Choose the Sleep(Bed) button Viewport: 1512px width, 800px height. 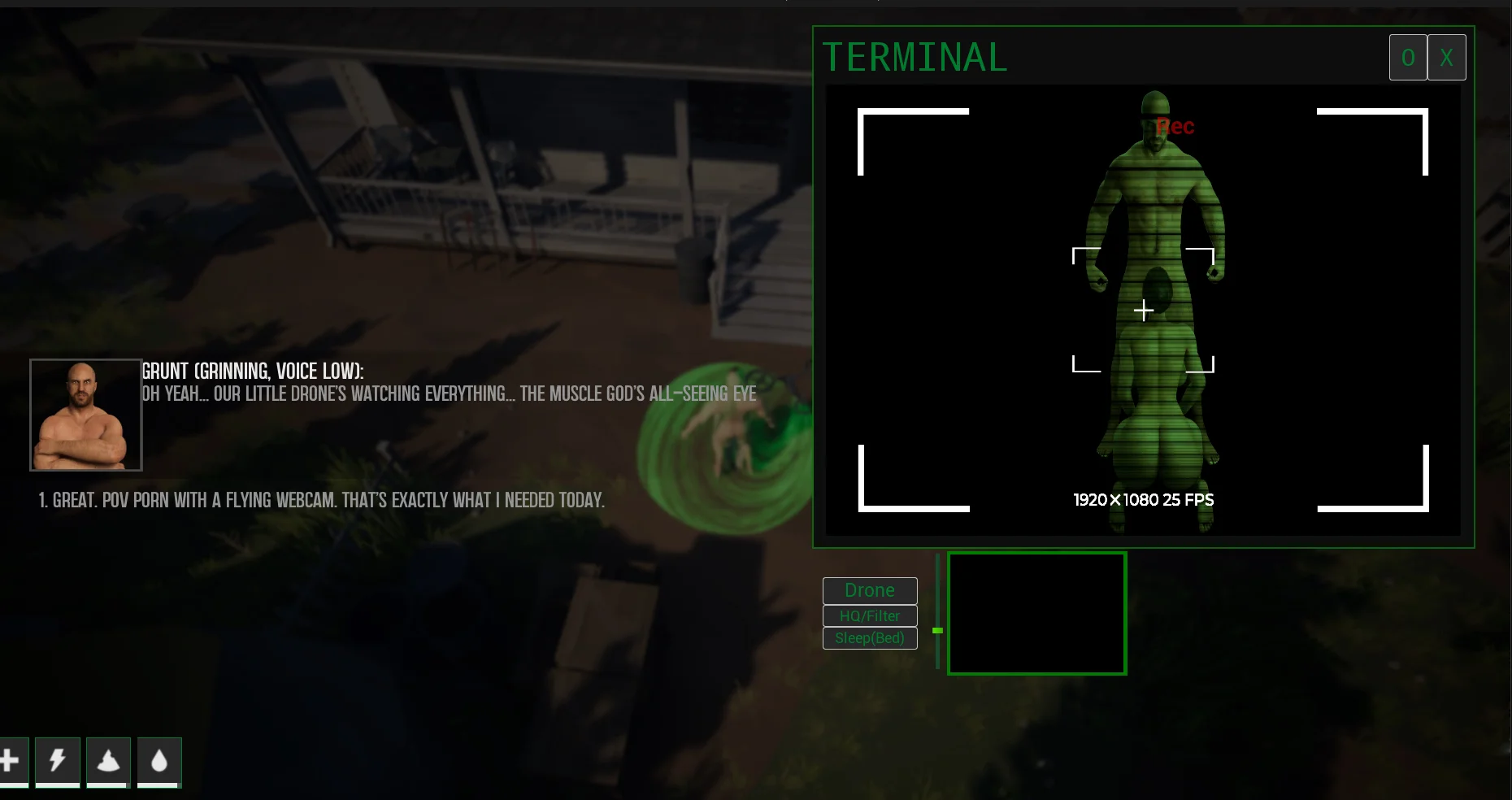pyautogui.click(x=870, y=638)
